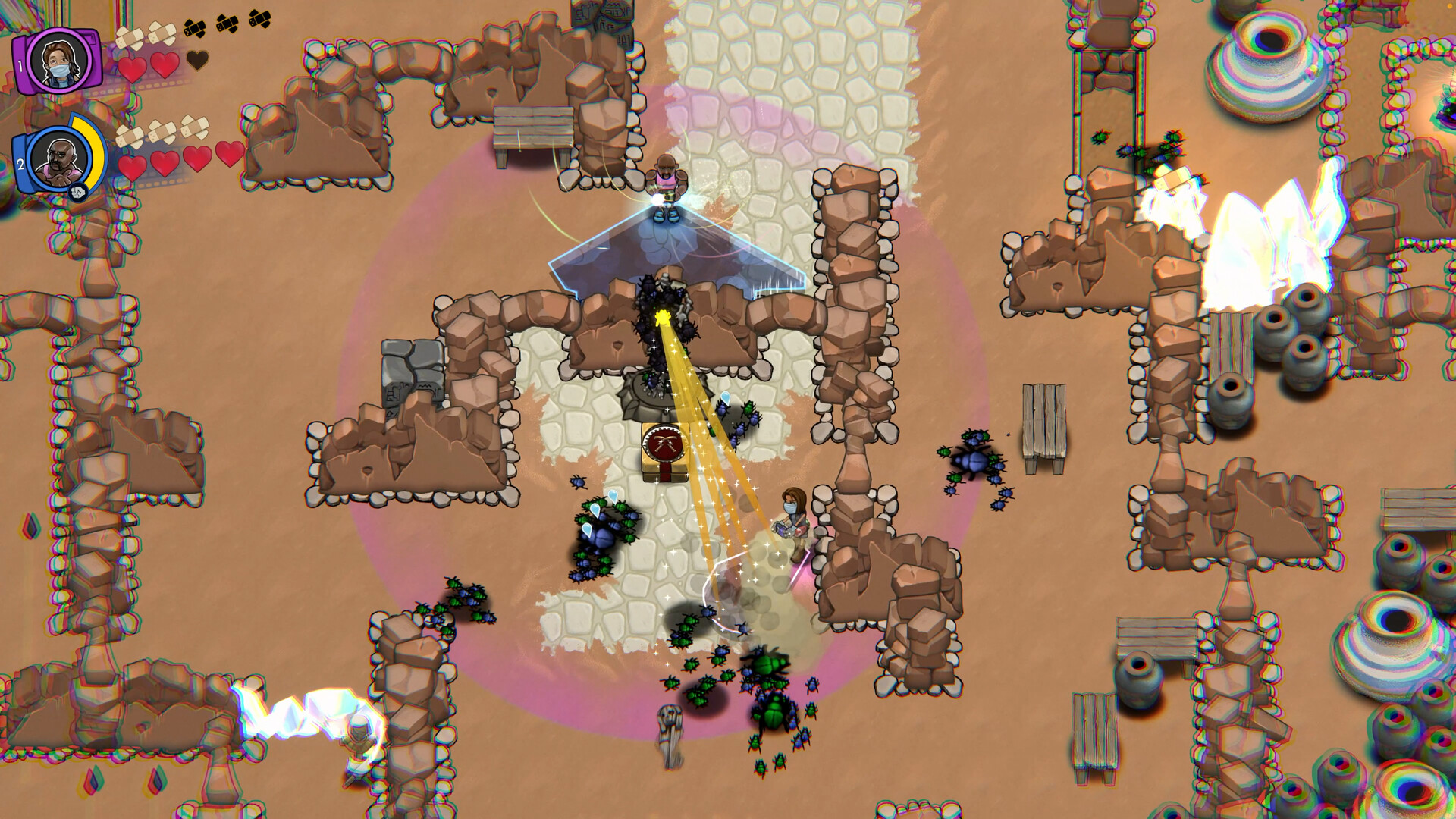Click a bandage icon next to Player 1's portrait
Screen dimensions: 1456x819
pos(130,36)
